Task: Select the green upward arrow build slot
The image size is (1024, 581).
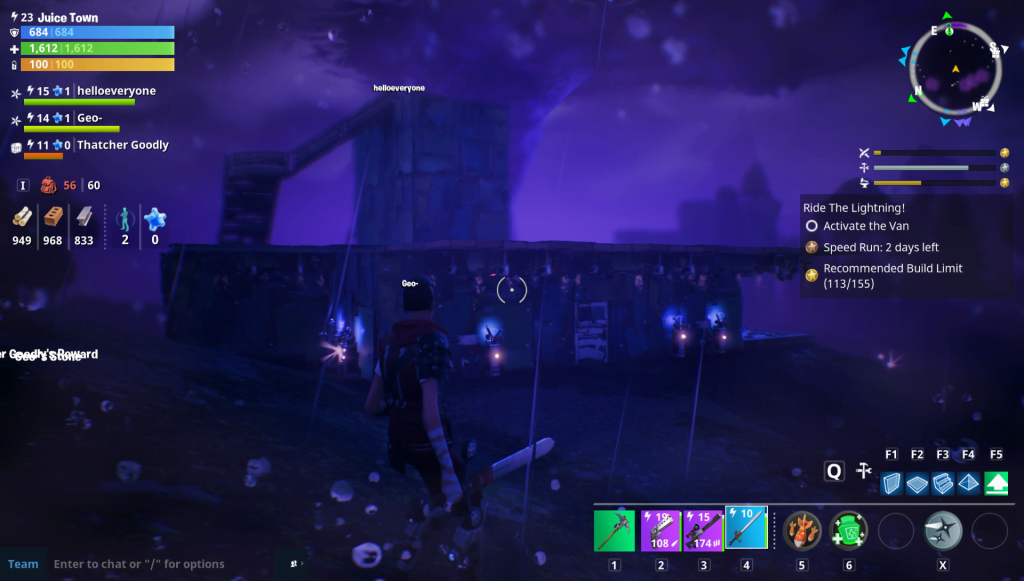Action: click(x=996, y=484)
